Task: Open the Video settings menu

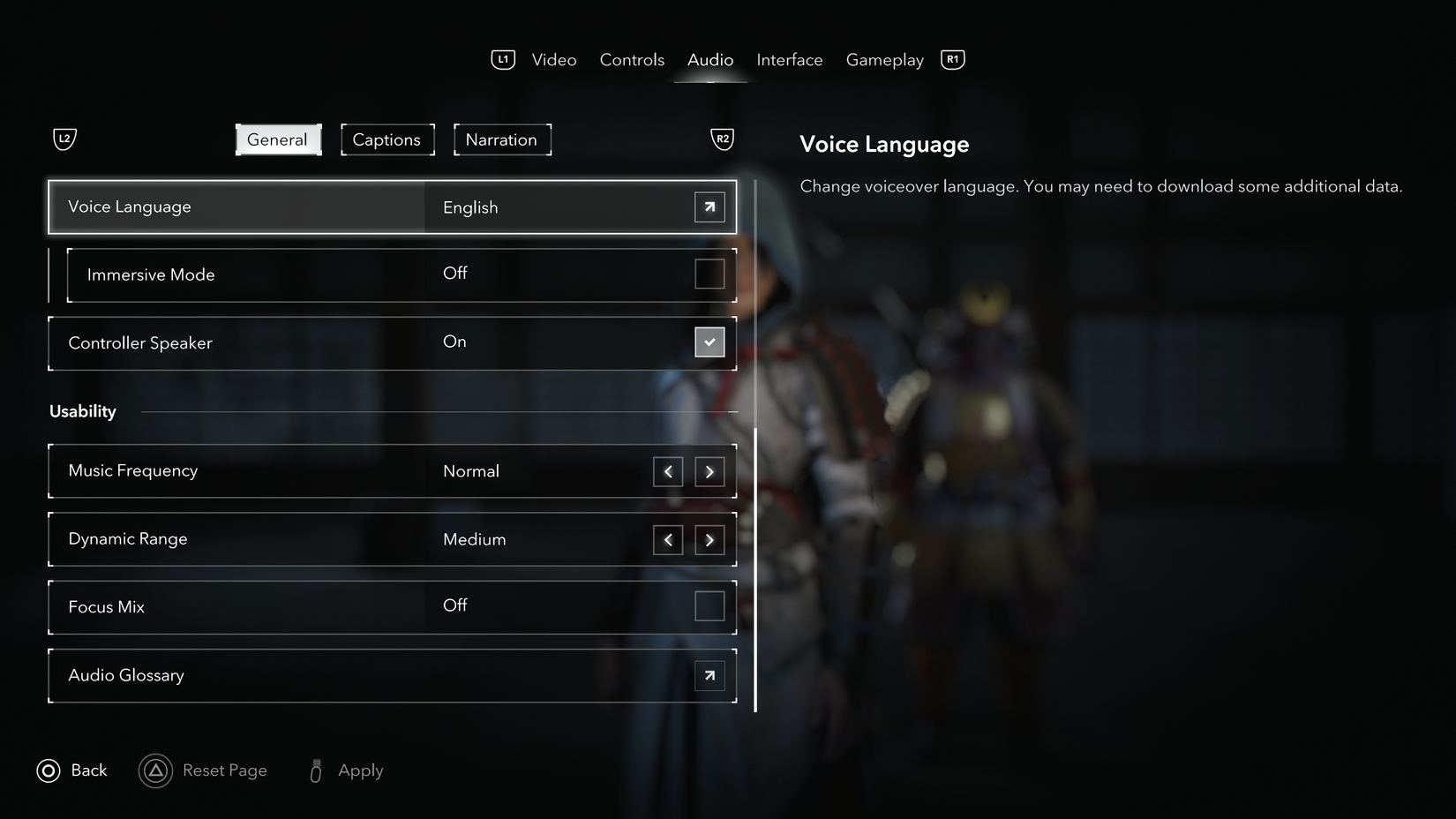Action: 553,59
